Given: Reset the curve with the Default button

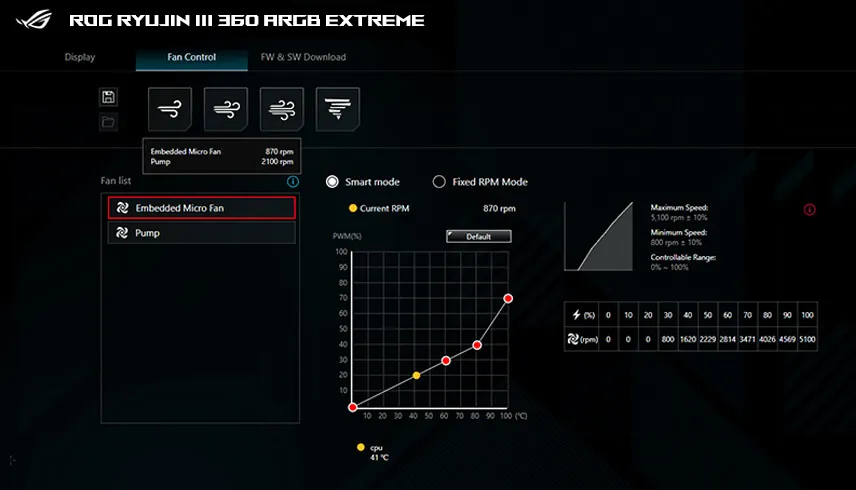Looking at the screenshot, I should [x=479, y=237].
